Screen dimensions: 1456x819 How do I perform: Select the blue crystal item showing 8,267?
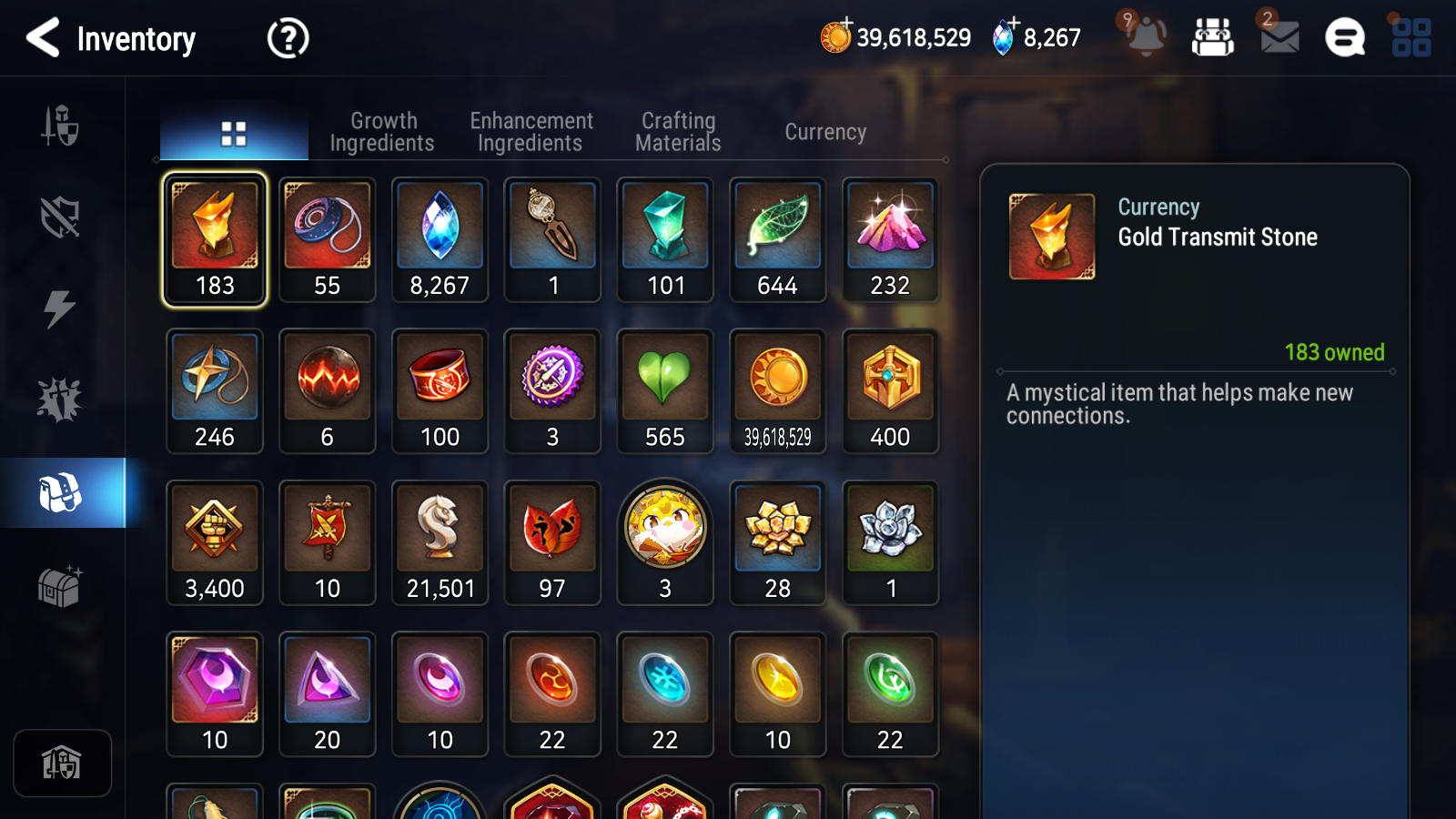point(440,239)
